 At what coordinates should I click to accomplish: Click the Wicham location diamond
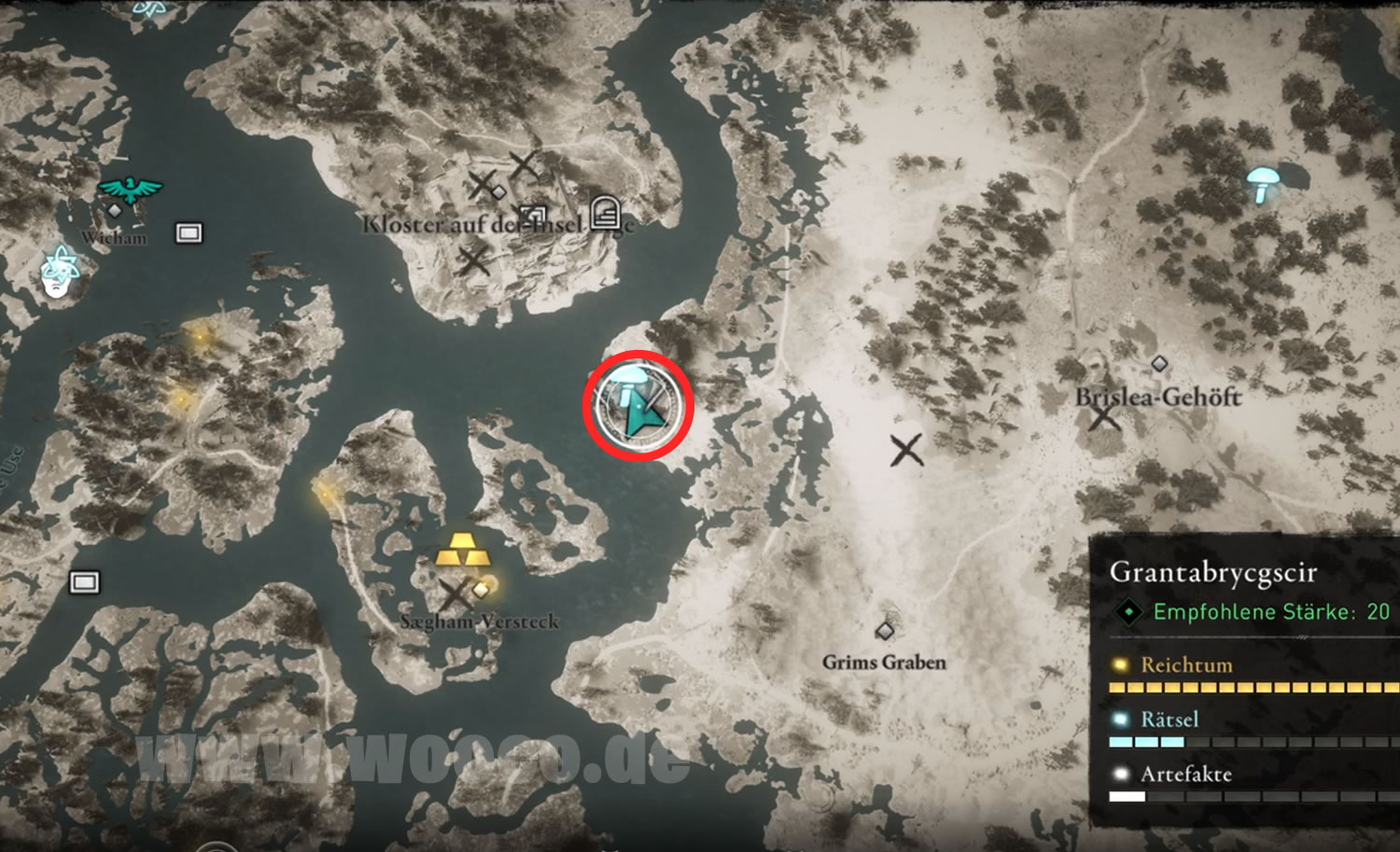(x=115, y=211)
